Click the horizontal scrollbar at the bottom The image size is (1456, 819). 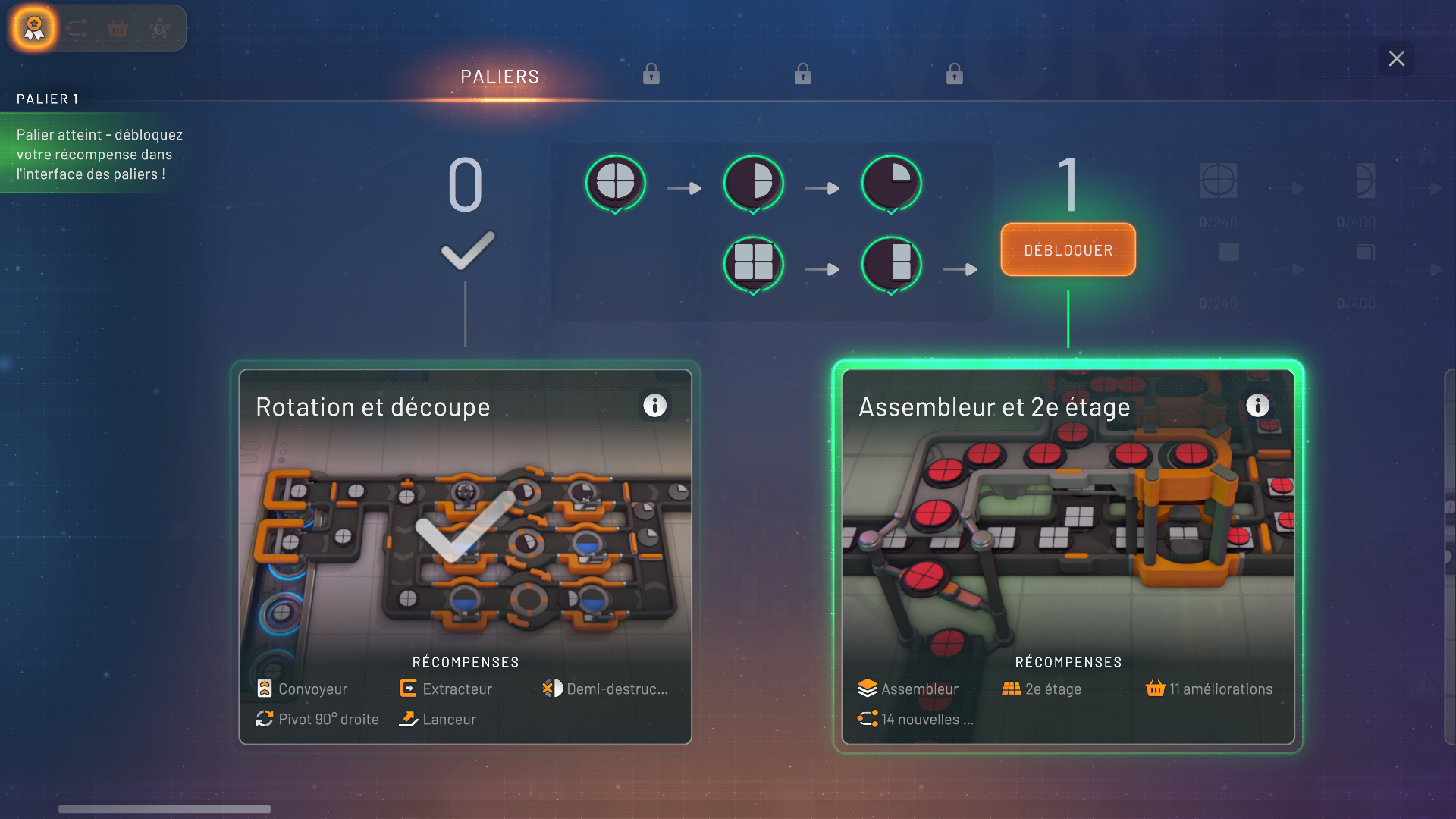[x=165, y=809]
